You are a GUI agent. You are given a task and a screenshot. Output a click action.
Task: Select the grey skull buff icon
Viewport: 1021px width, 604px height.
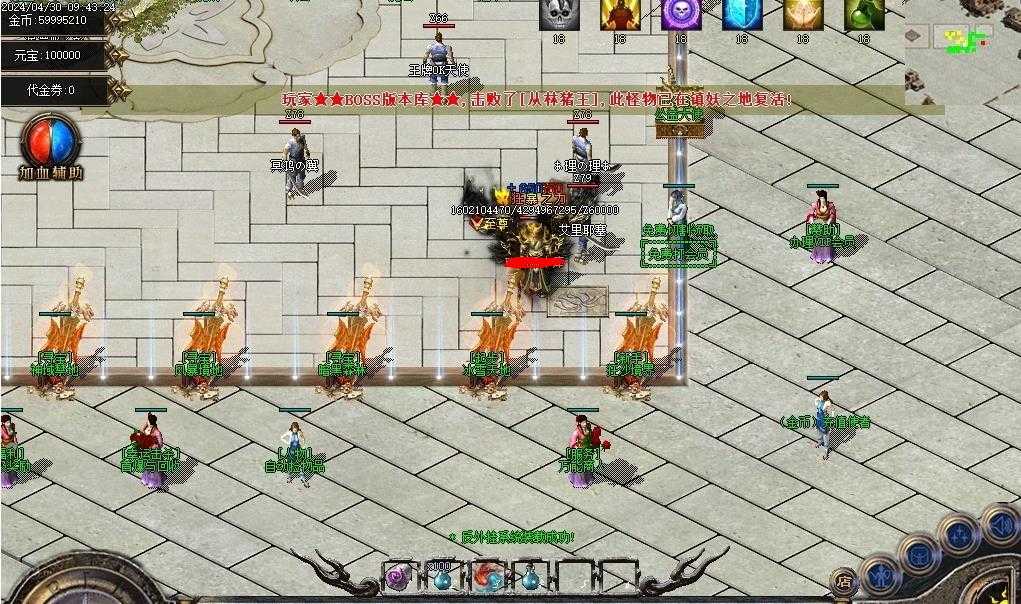pyautogui.click(x=558, y=14)
